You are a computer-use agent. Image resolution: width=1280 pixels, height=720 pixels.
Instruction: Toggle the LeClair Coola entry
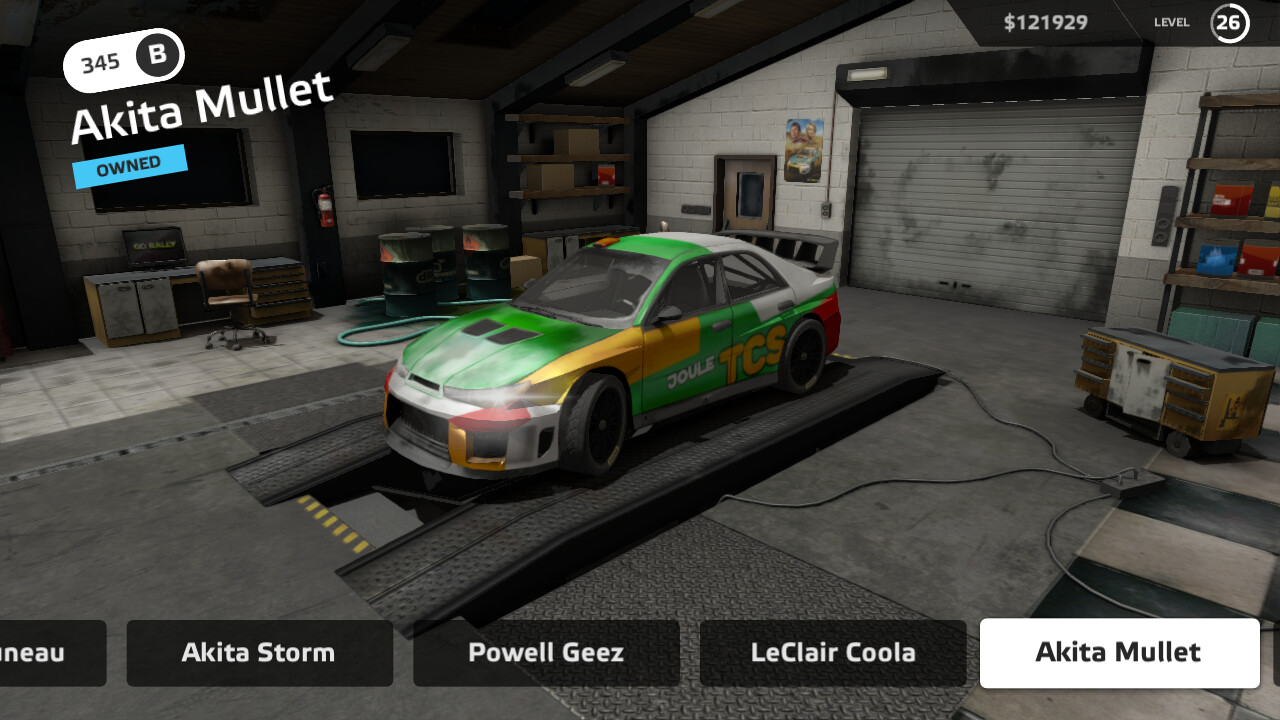point(832,653)
